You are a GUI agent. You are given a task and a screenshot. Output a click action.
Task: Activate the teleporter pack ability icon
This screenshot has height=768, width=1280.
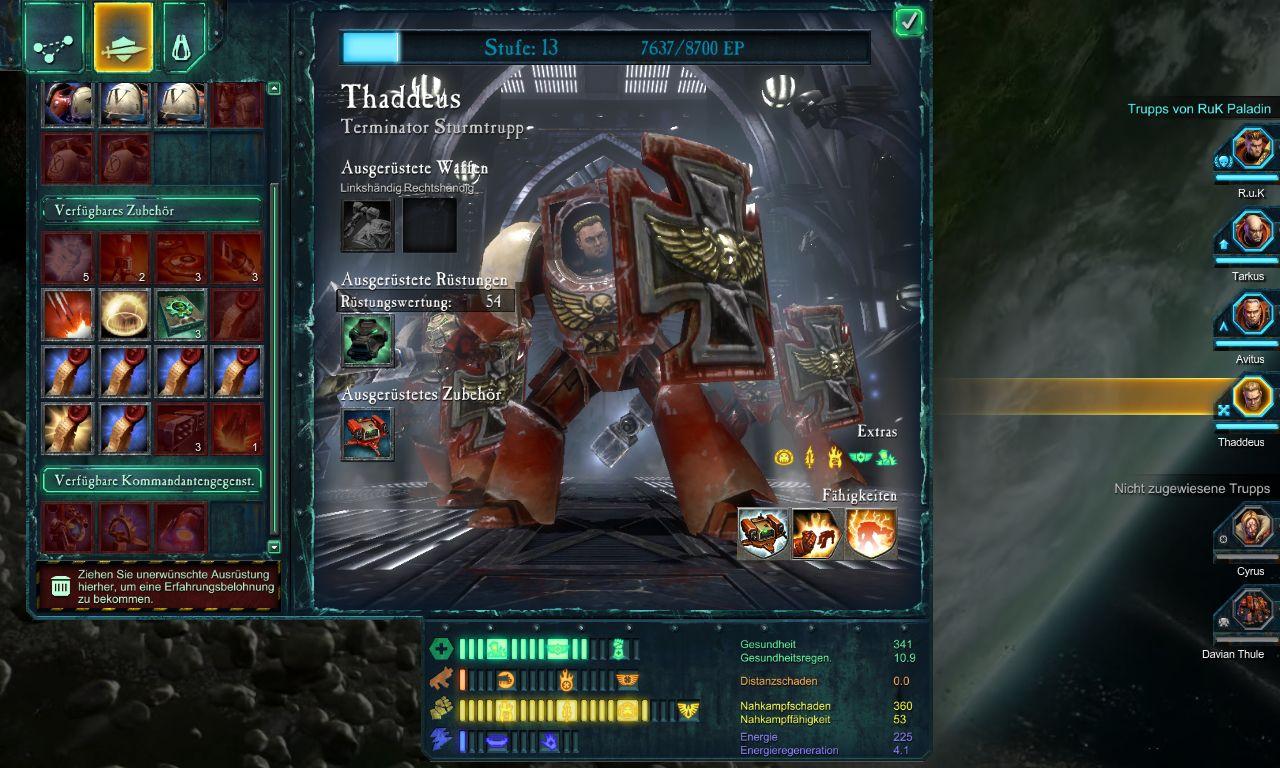tap(763, 533)
